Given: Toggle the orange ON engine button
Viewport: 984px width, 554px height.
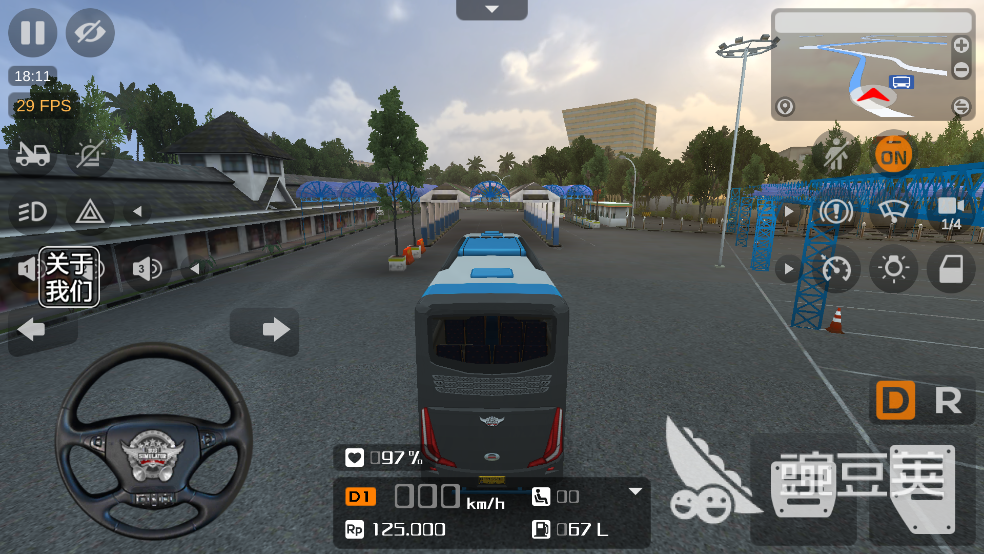Looking at the screenshot, I should coord(893,154).
